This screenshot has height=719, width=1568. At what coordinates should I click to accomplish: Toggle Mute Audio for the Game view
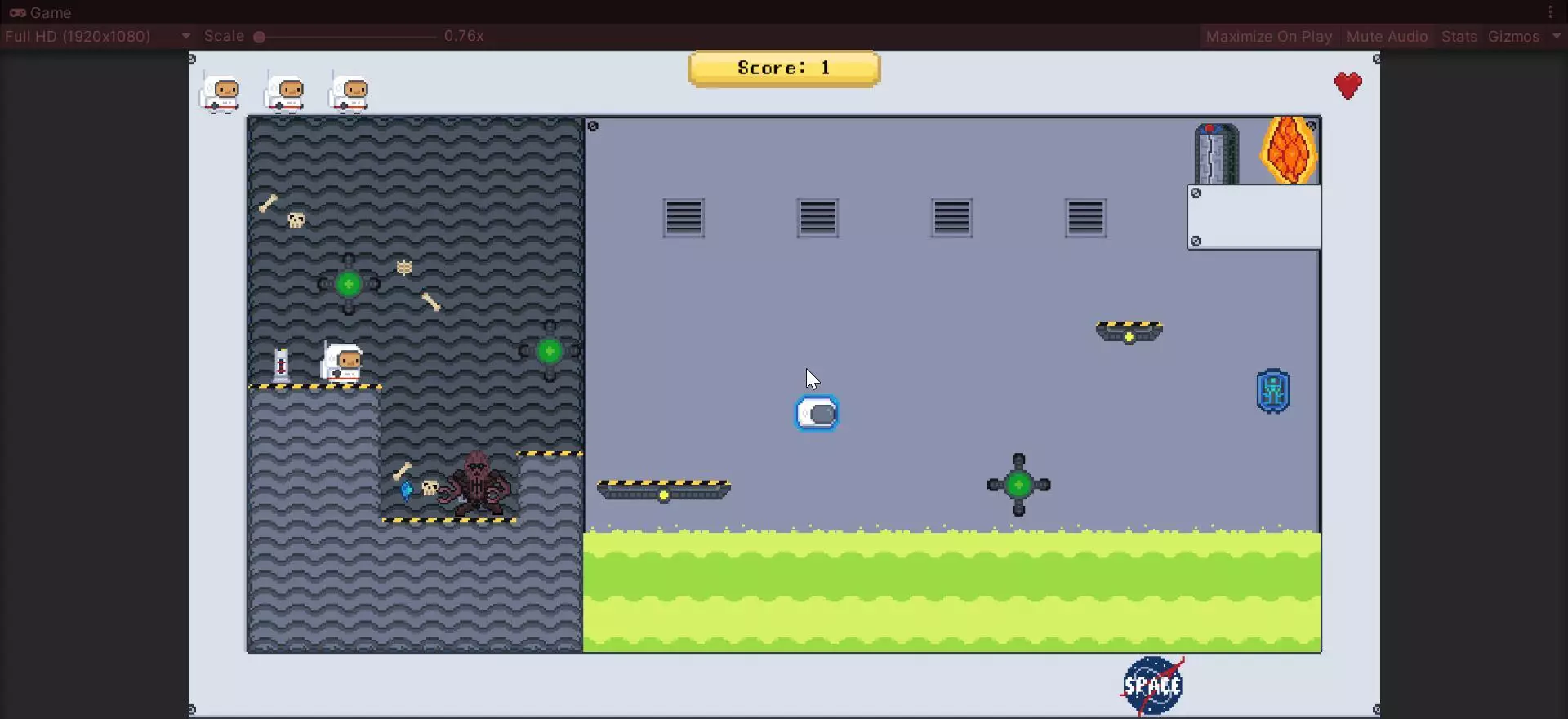point(1387,36)
